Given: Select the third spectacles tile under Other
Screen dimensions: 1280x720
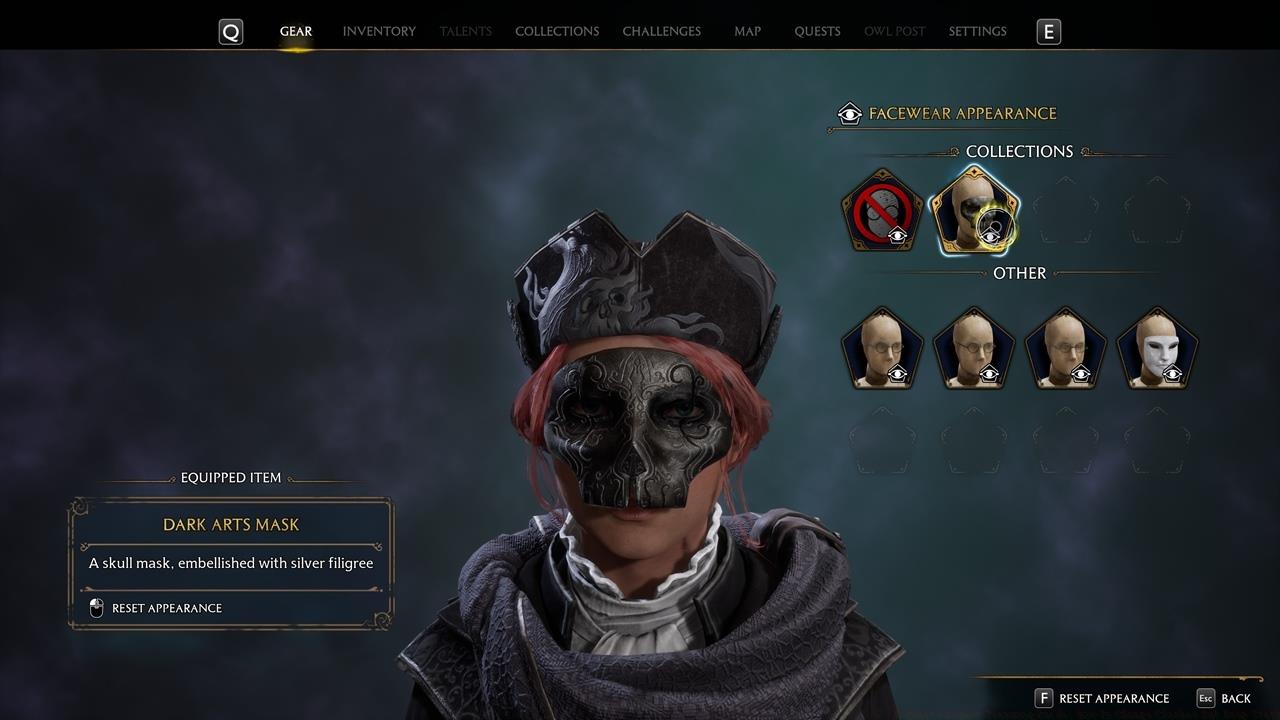Looking at the screenshot, I should (1065, 348).
